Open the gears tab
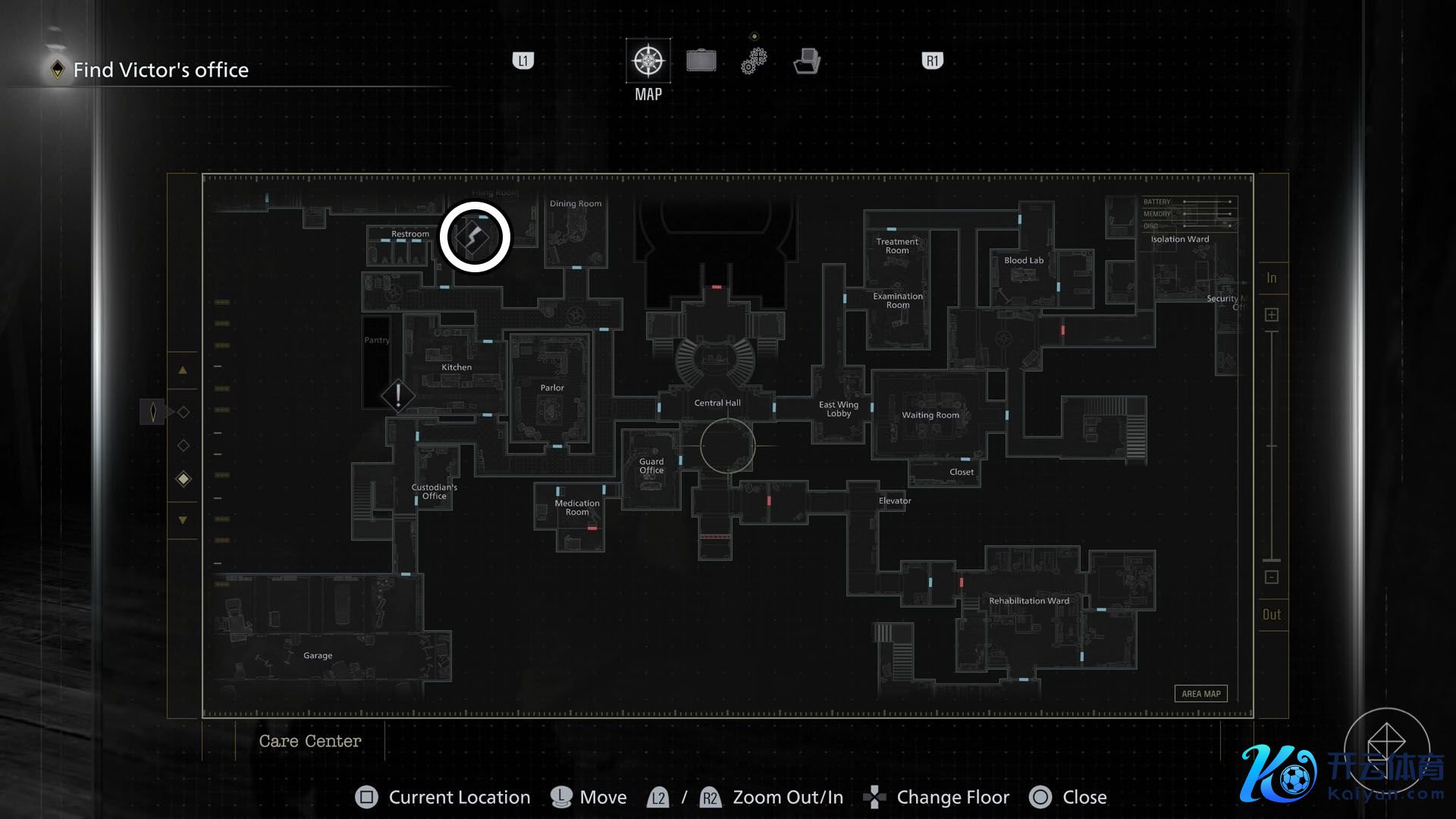This screenshot has width=1456, height=819. [754, 61]
